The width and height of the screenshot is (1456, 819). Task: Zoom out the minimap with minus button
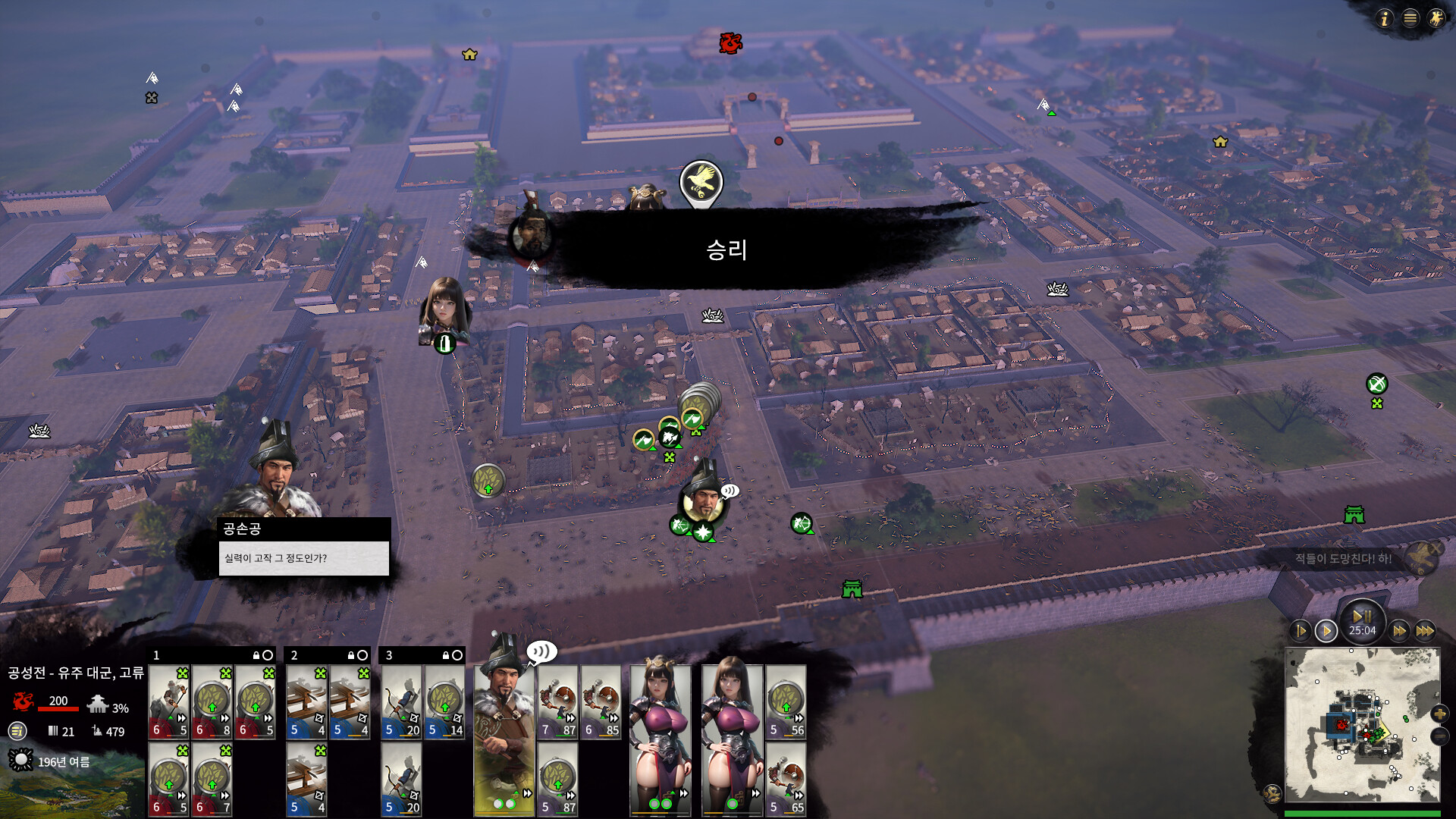coord(1439,736)
